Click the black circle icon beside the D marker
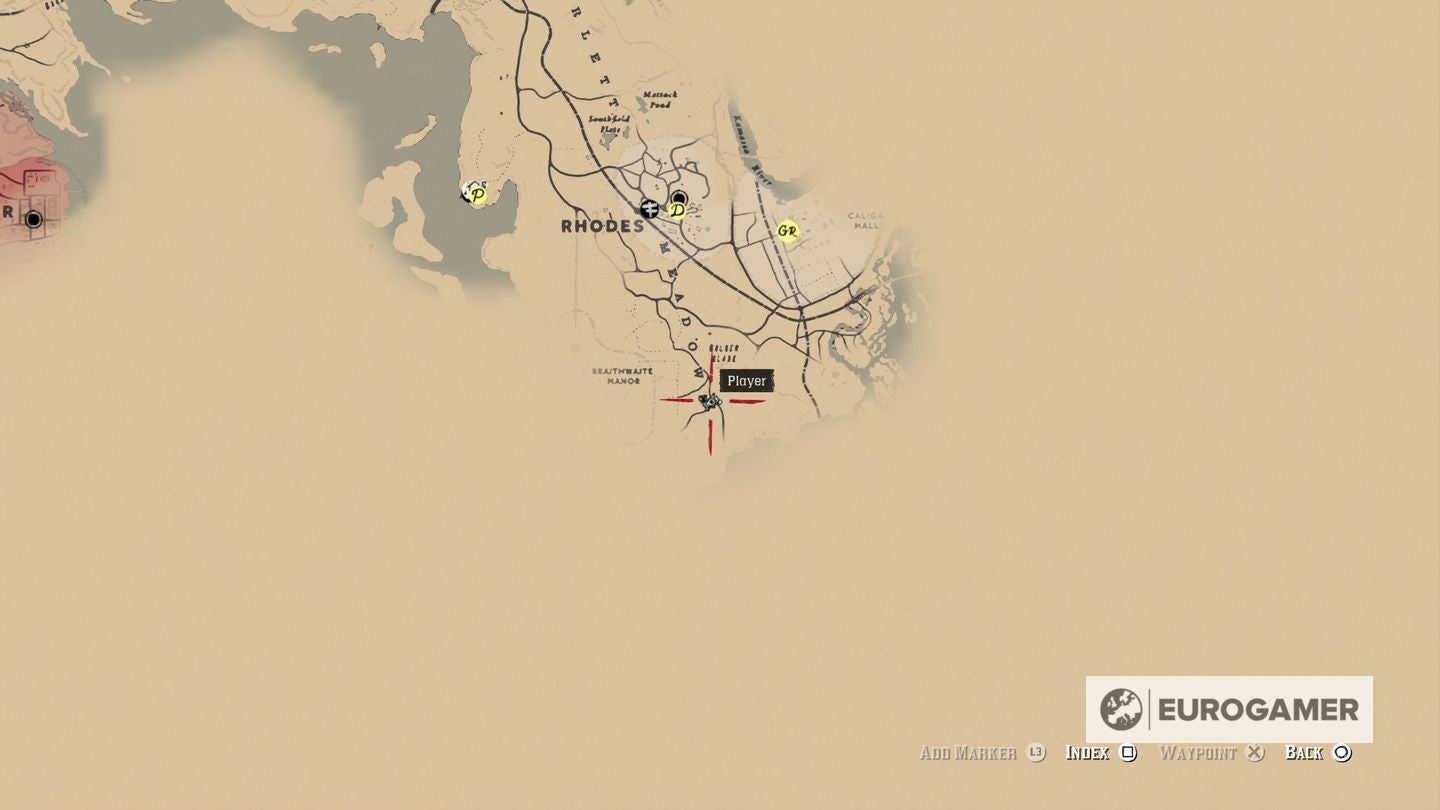1440x810 pixels. click(x=678, y=197)
